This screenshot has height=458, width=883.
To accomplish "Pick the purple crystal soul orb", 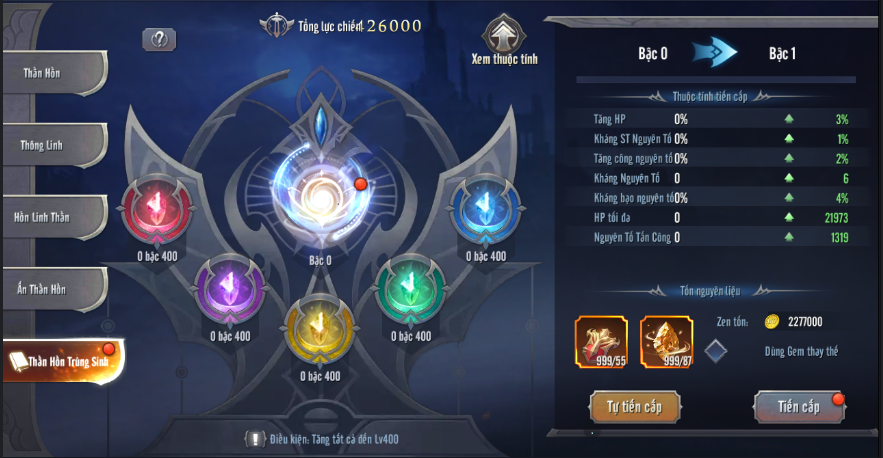I will [229, 290].
